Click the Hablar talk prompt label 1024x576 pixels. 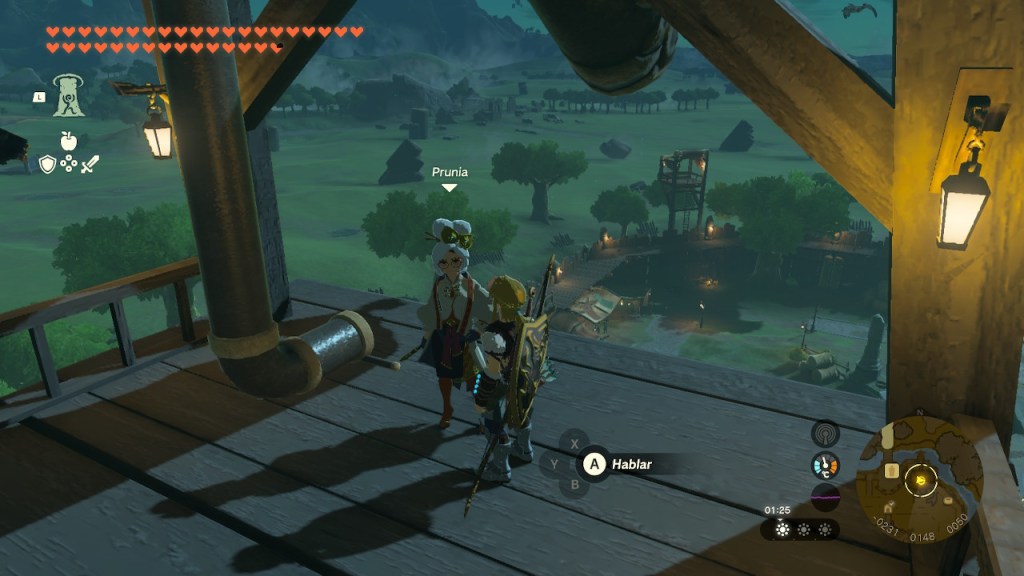pyautogui.click(x=632, y=464)
